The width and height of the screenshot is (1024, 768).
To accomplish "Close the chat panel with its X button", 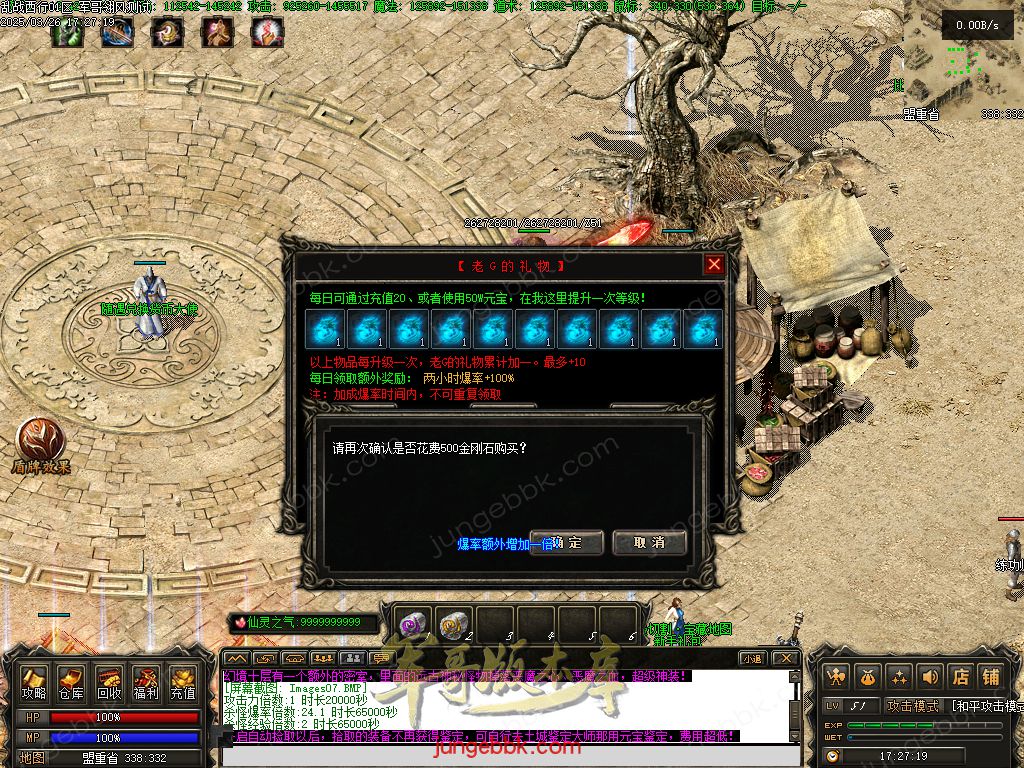I will tap(787, 658).
